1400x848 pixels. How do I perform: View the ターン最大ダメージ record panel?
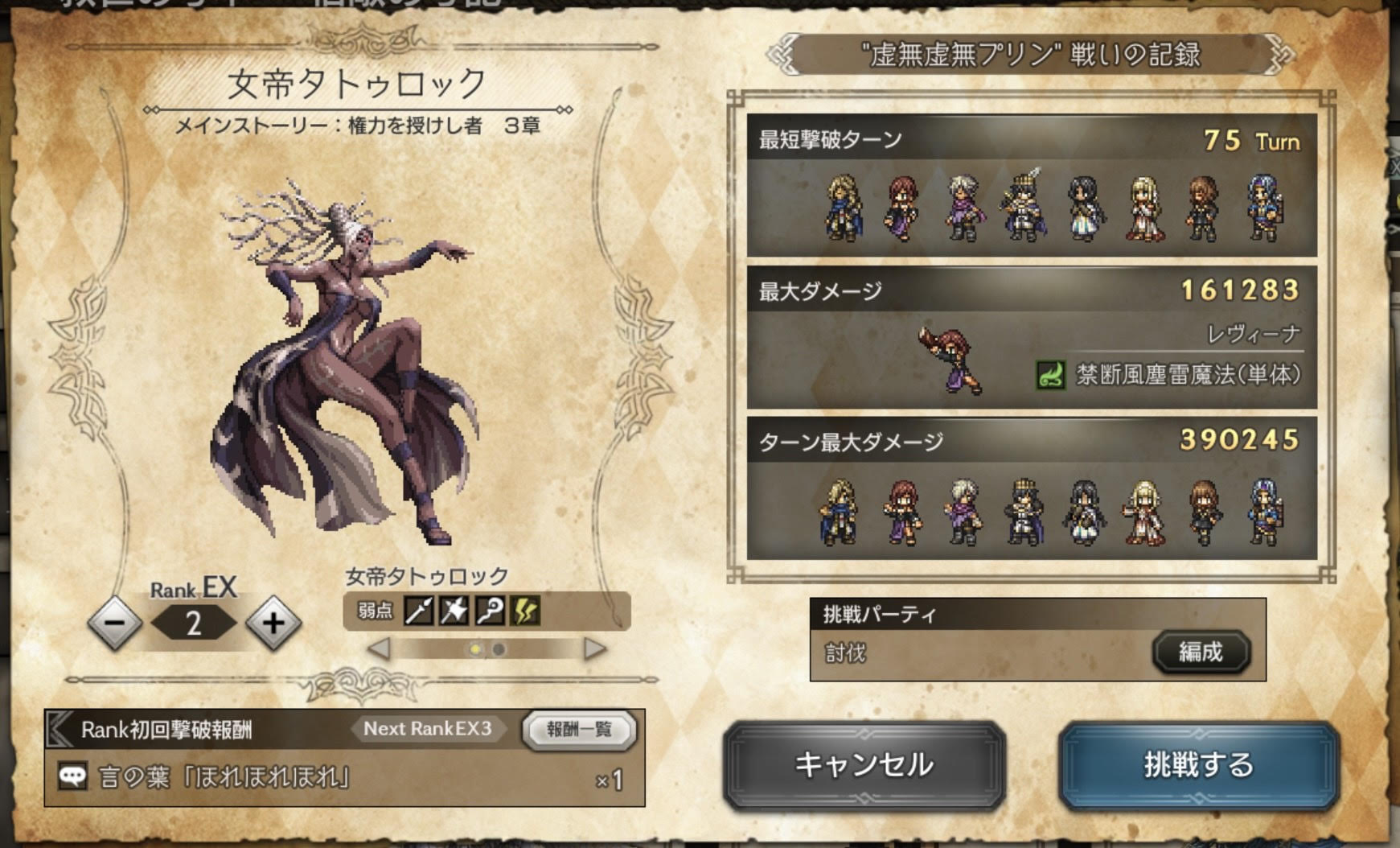click(1031, 488)
